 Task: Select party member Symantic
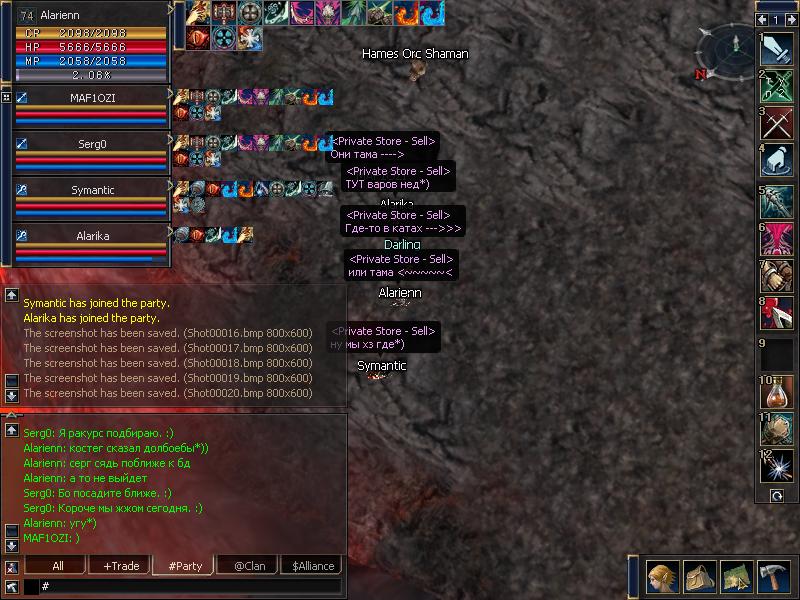click(x=90, y=190)
